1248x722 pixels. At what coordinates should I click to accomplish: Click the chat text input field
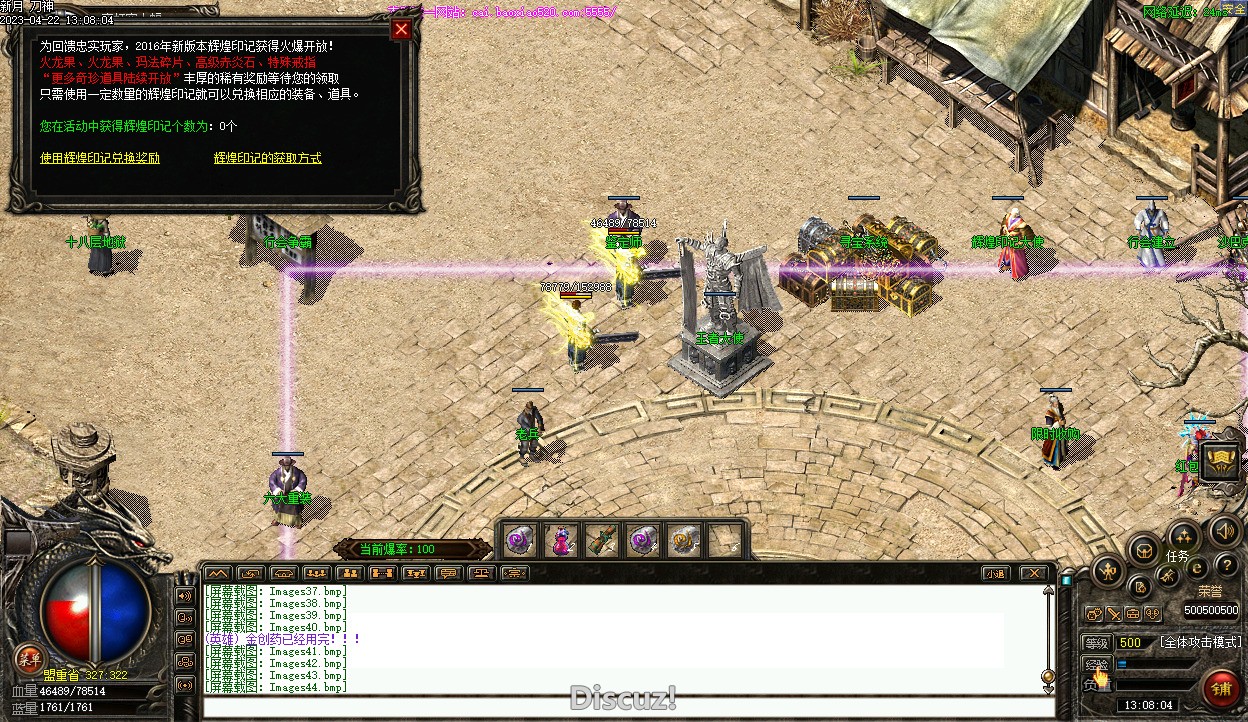pos(620,707)
